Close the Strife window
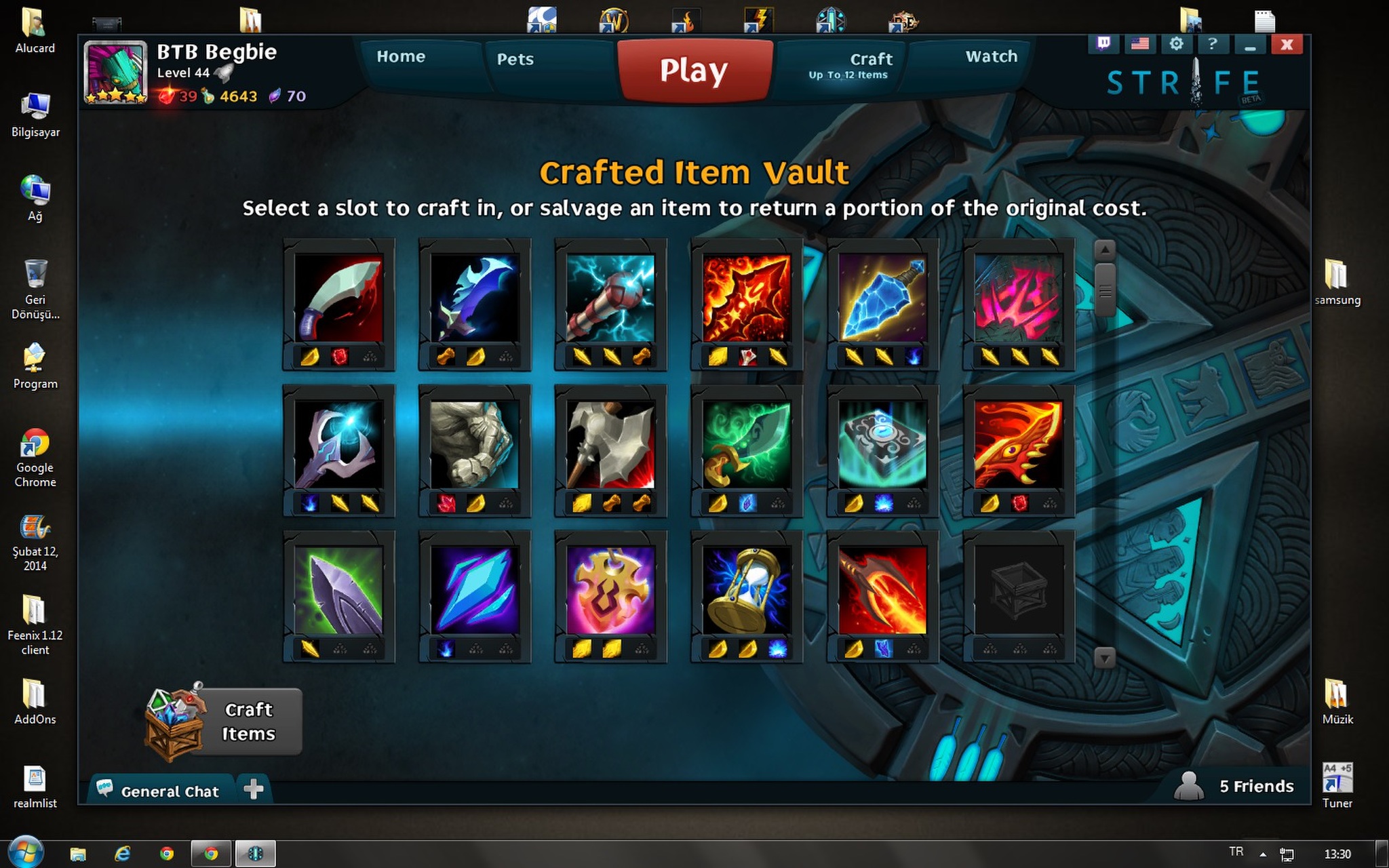This screenshot has height=868, width=1389. coord(1287,45)
